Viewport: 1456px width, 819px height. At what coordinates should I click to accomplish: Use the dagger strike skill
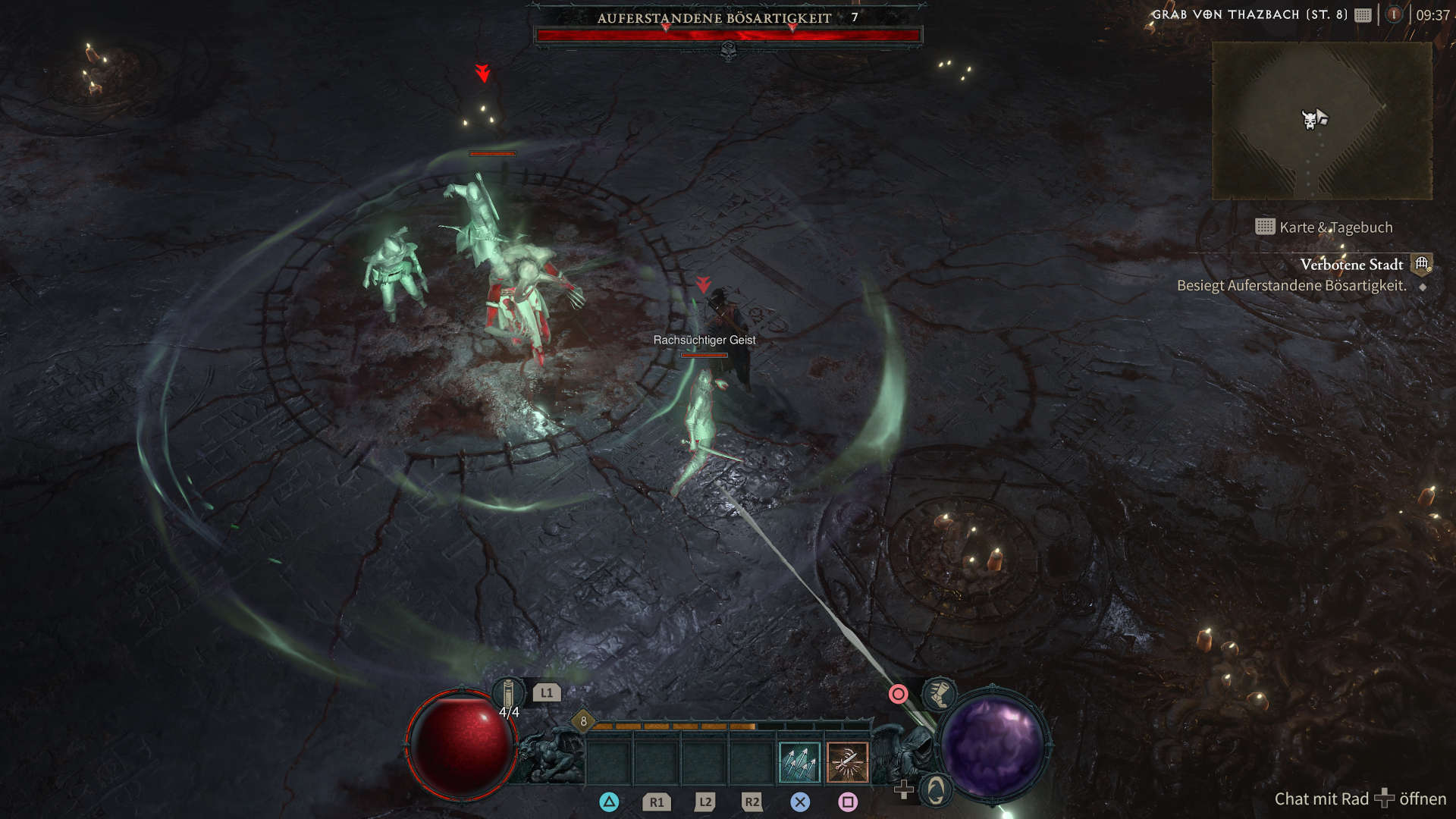click(x=847, y=762)
